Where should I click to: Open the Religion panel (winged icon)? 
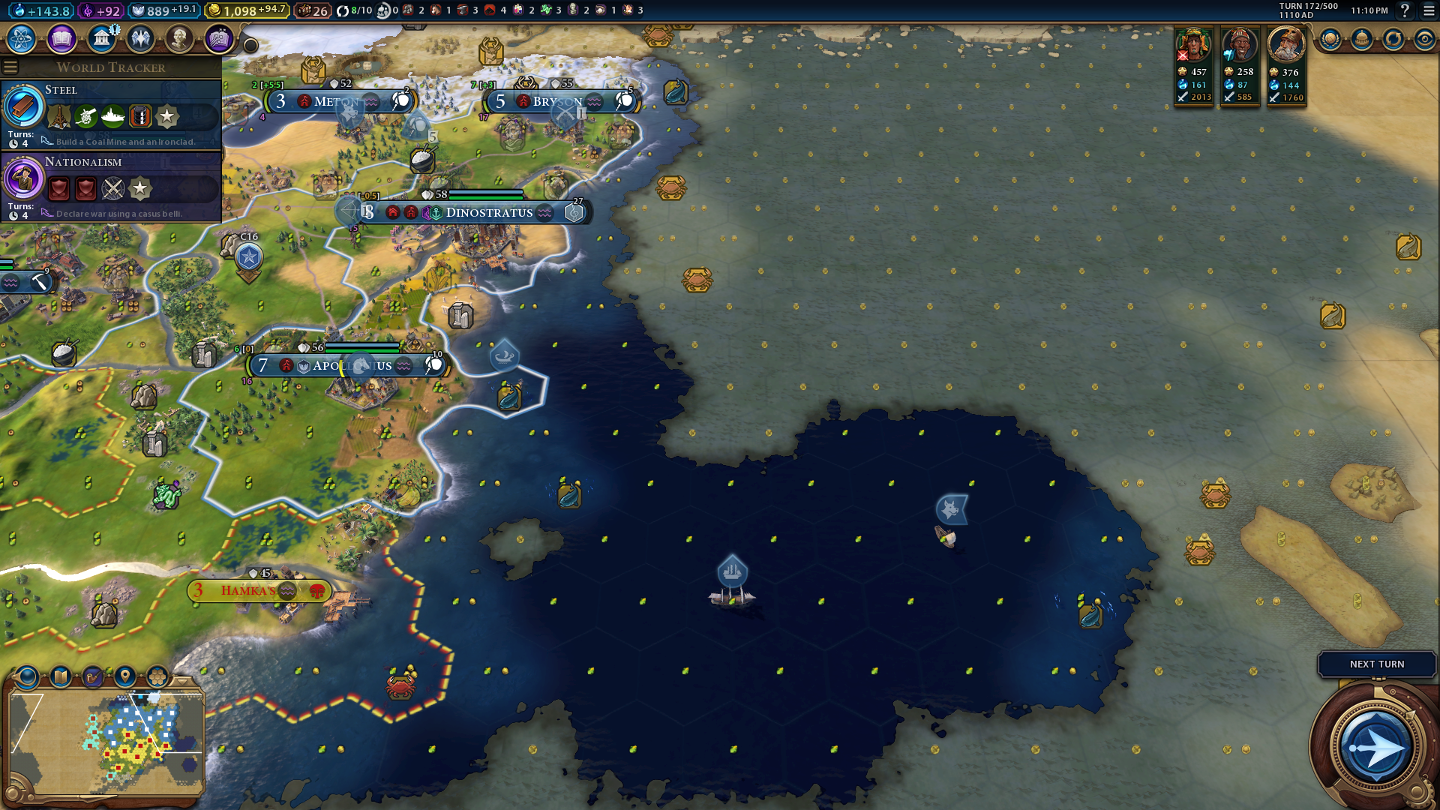[140, 39]
